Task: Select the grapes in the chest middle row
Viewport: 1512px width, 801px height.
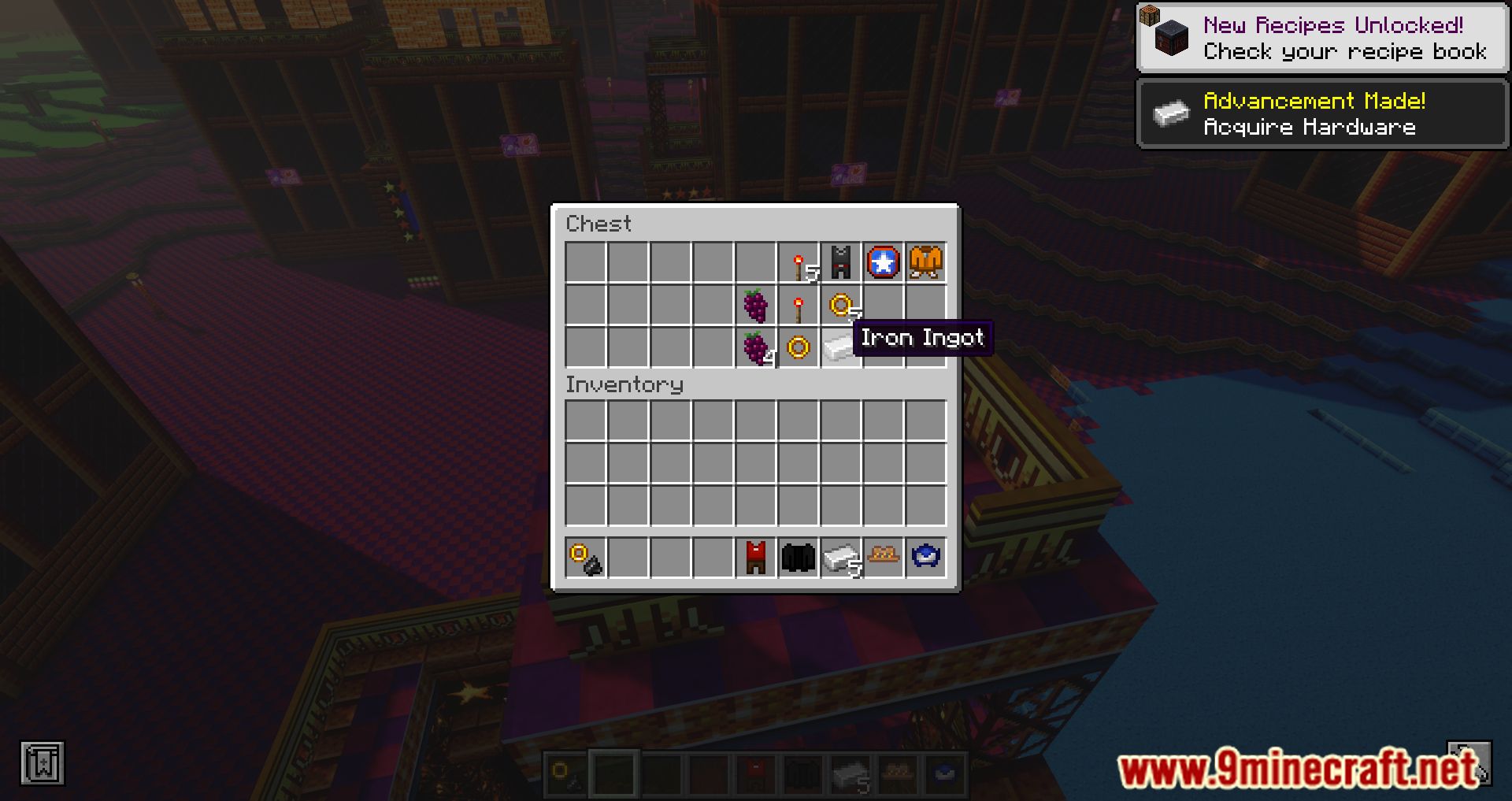Action: [756, 306]
